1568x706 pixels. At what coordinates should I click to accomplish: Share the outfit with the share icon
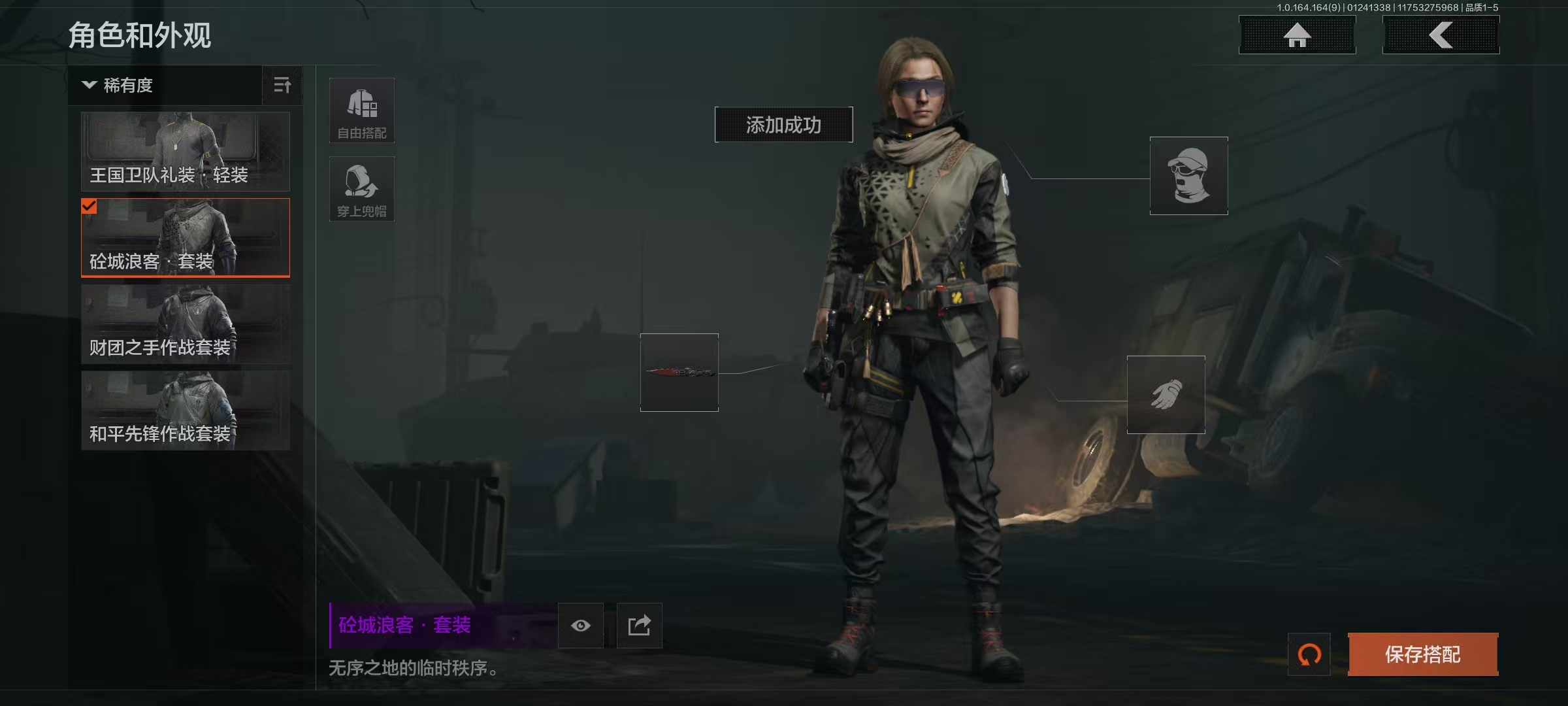(x=640, y=626)
